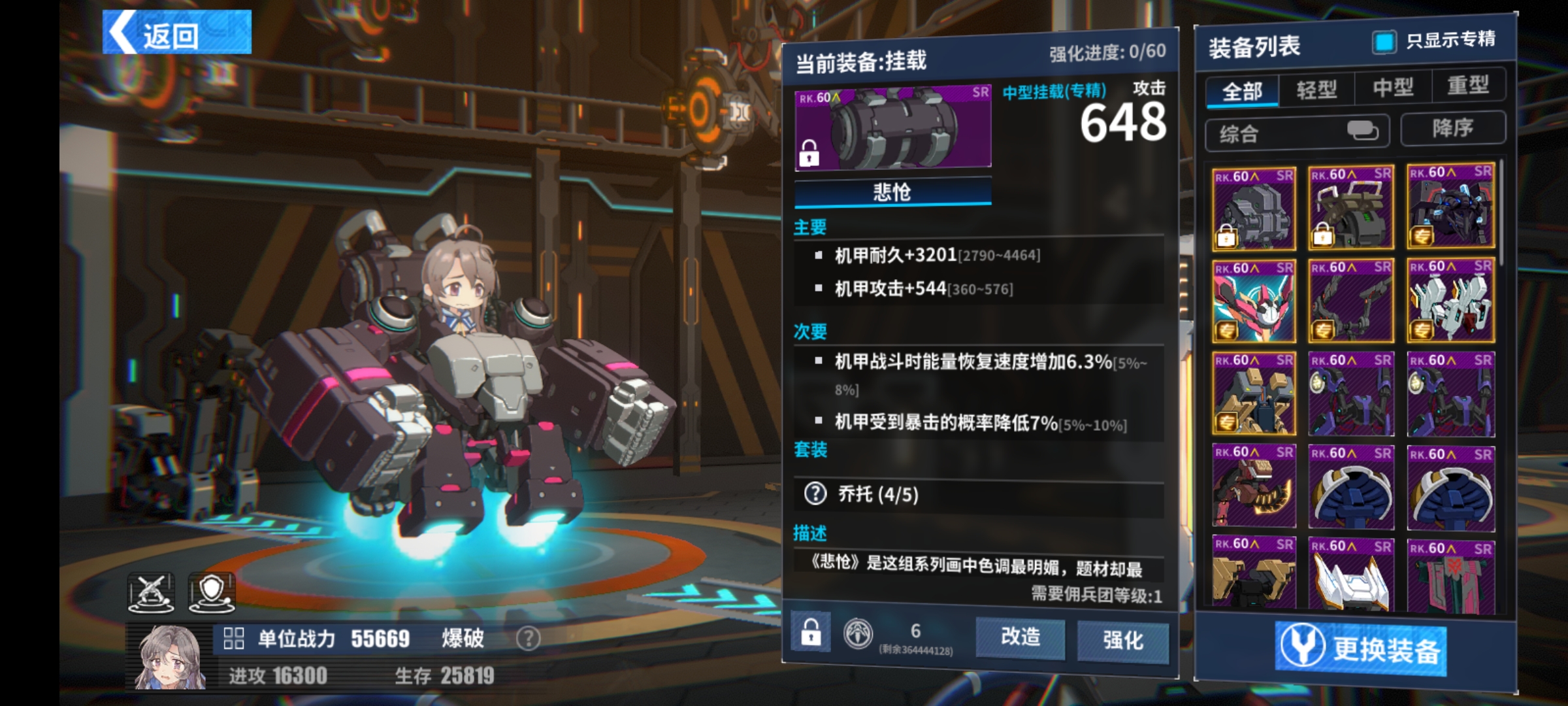The image size is (1568, 706).
Task: Open the 改造 modification button
Action: (1020, 637)
